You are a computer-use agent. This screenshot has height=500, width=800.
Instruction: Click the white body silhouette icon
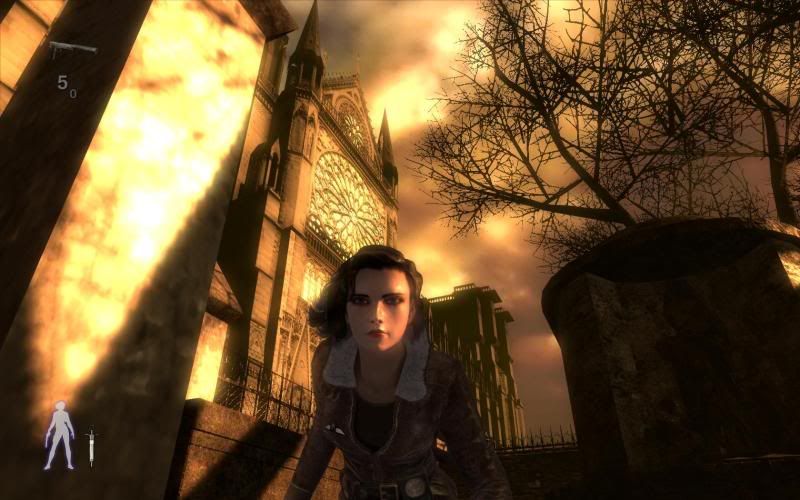59,435
